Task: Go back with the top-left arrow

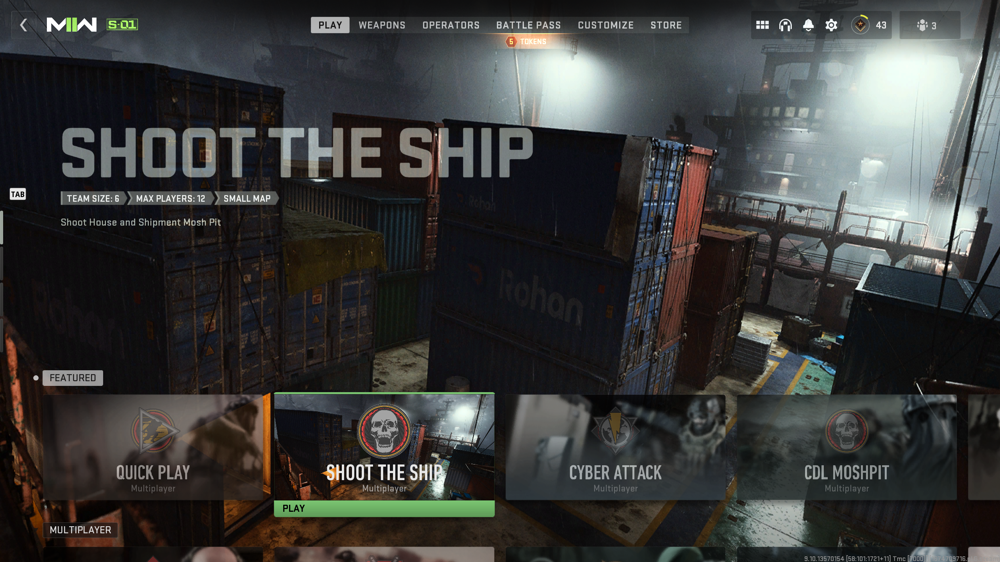Action: (x=24, y=25)
